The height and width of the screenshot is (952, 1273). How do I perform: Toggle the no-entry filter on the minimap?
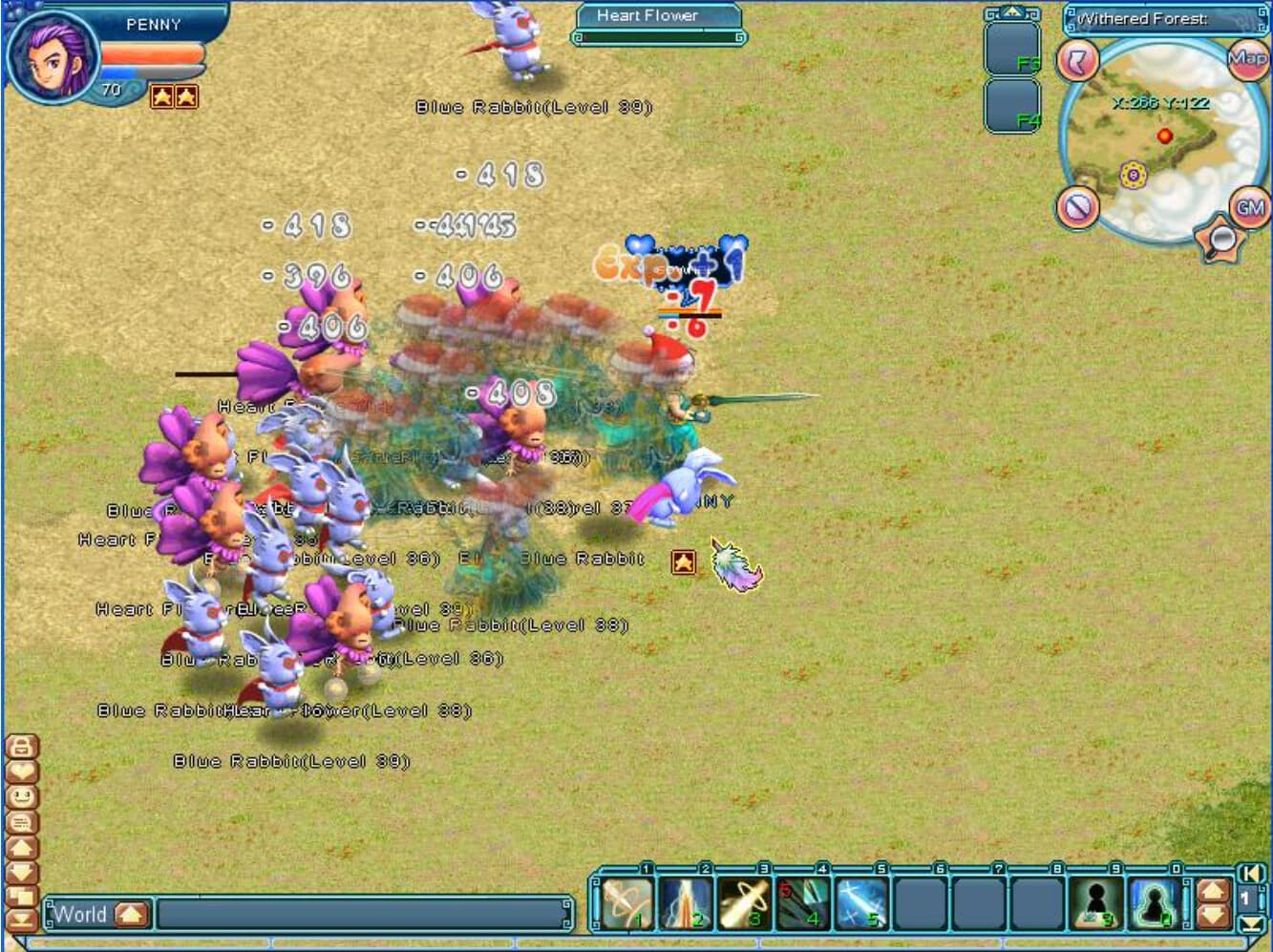1076,207
